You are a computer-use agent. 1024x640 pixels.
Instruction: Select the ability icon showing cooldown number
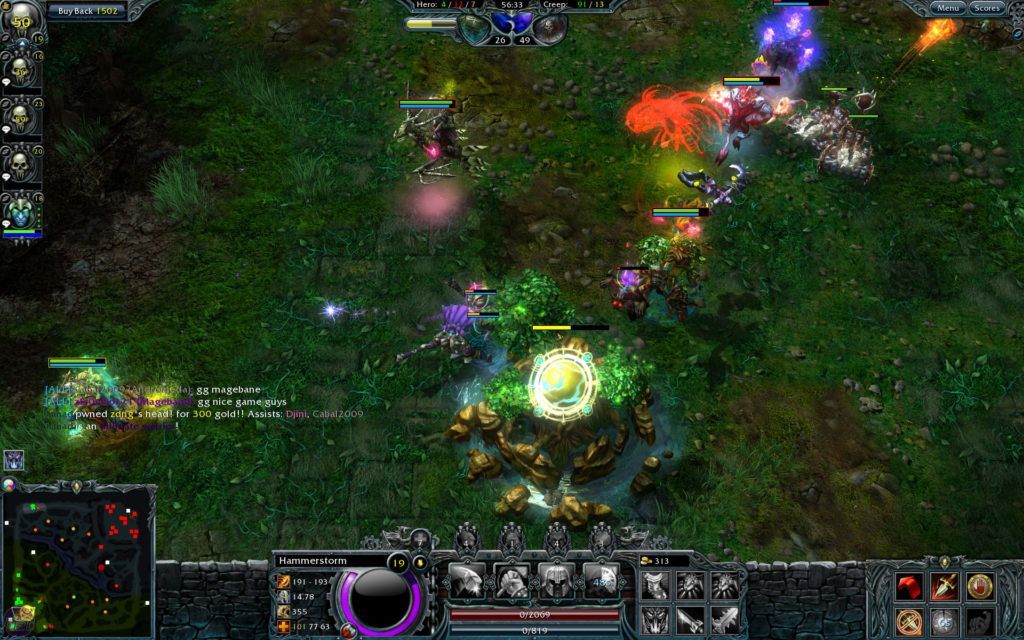tap(601, 580)
